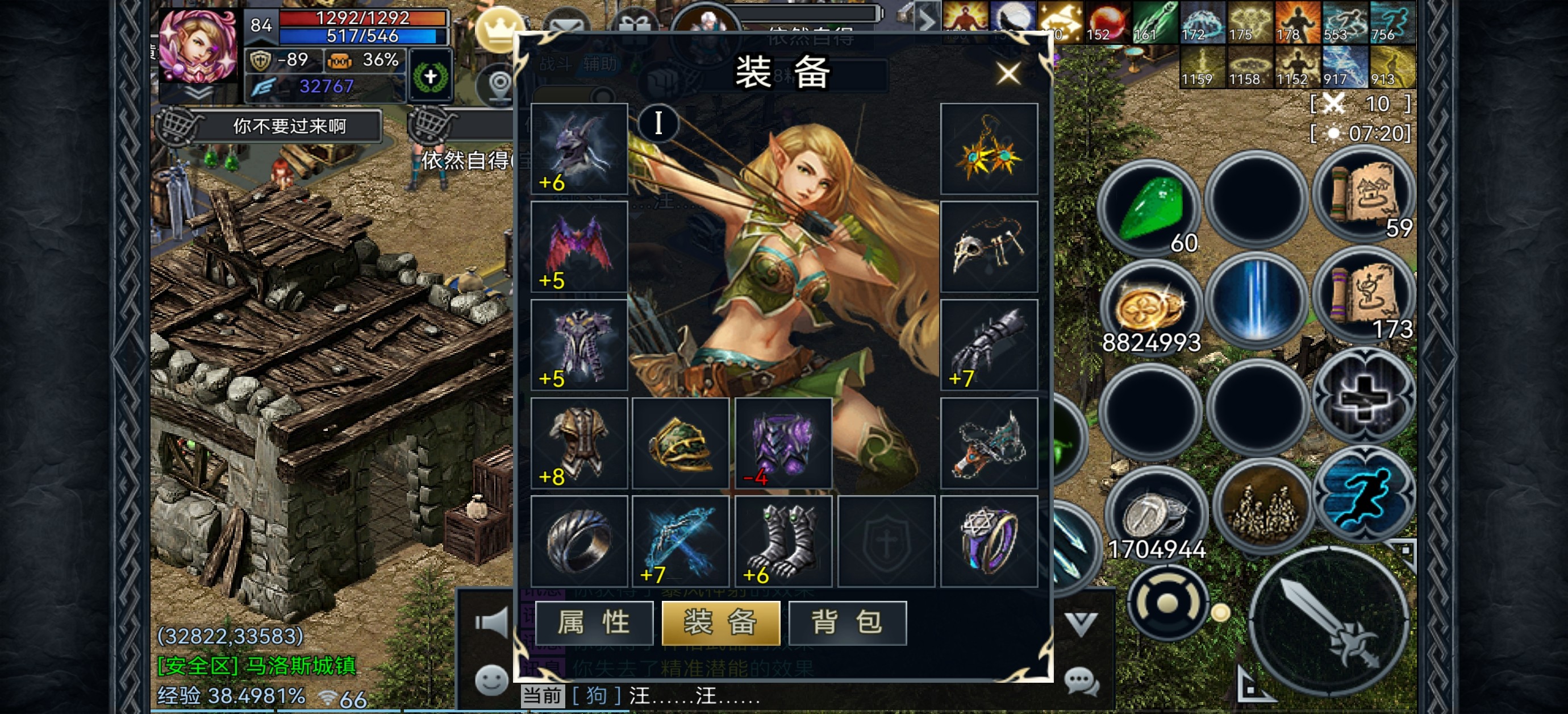The width and height of the screenshot is (1568, 714).
Task: Inspect the purple hexagram ring
Action: click(989, 541)
